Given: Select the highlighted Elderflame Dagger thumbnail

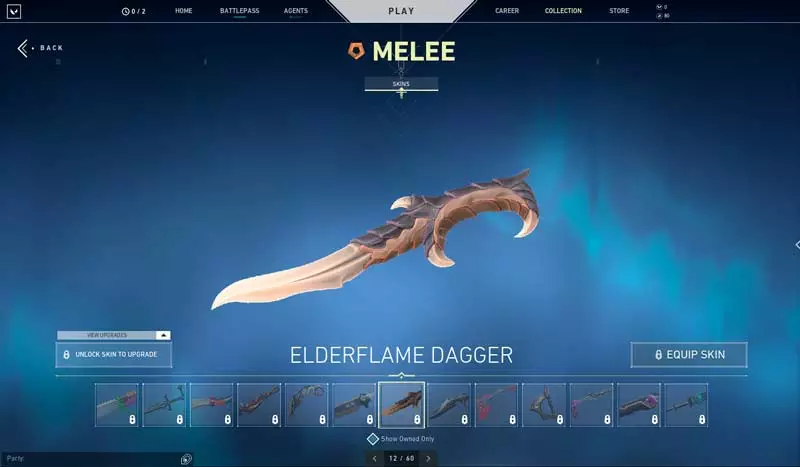Looking at the screenshot, I should 402,405.
